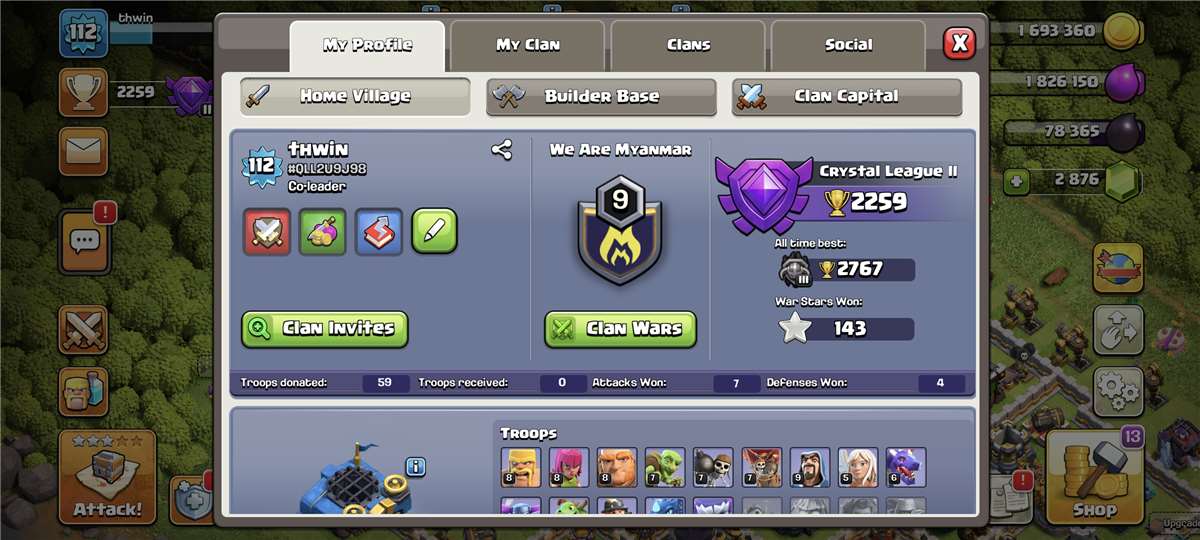This screenshot has width=1200, height=540.
Task: Switch to the My Clan tab
Action: pos(528,45)
